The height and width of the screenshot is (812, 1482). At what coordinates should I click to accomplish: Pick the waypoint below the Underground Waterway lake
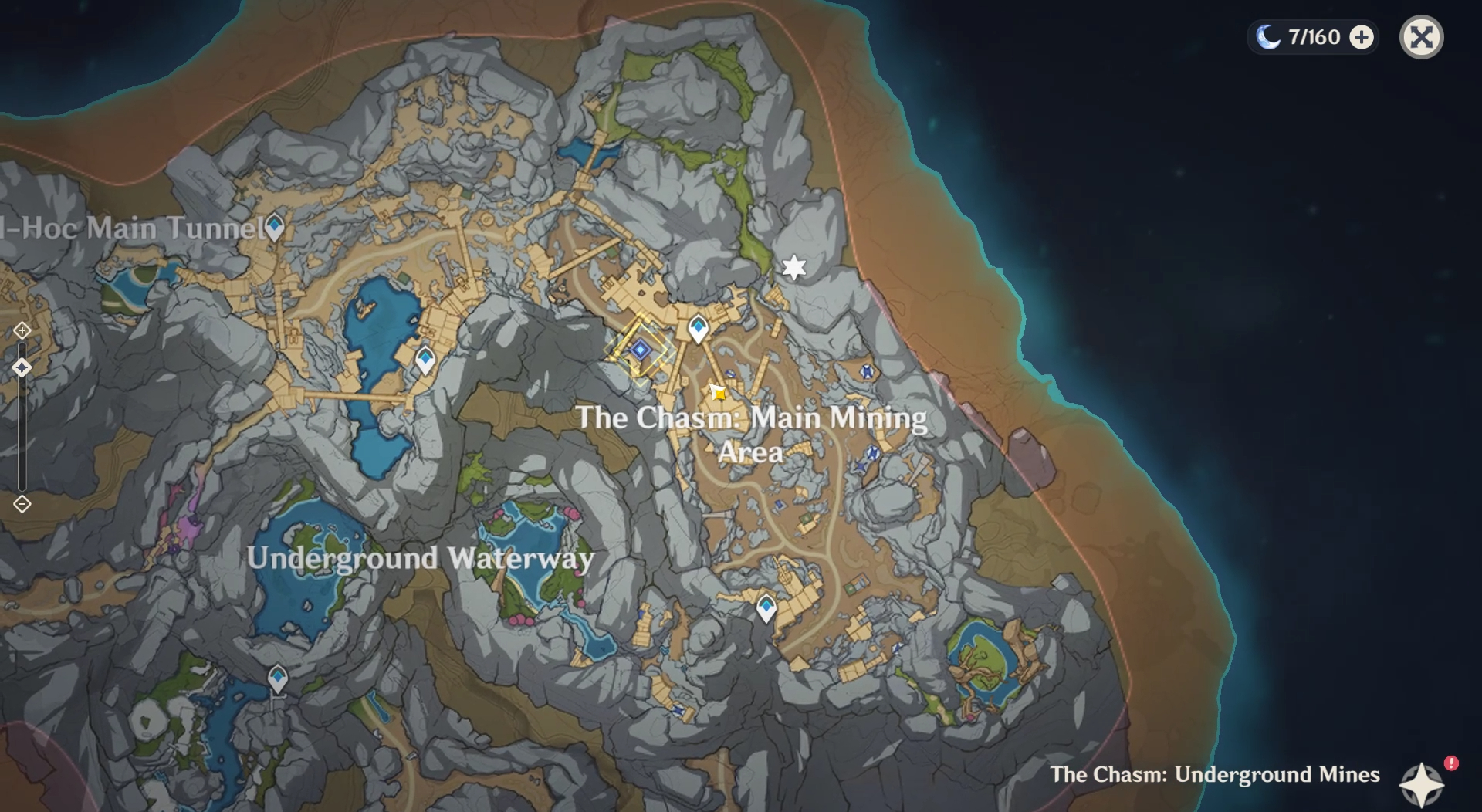278,678
